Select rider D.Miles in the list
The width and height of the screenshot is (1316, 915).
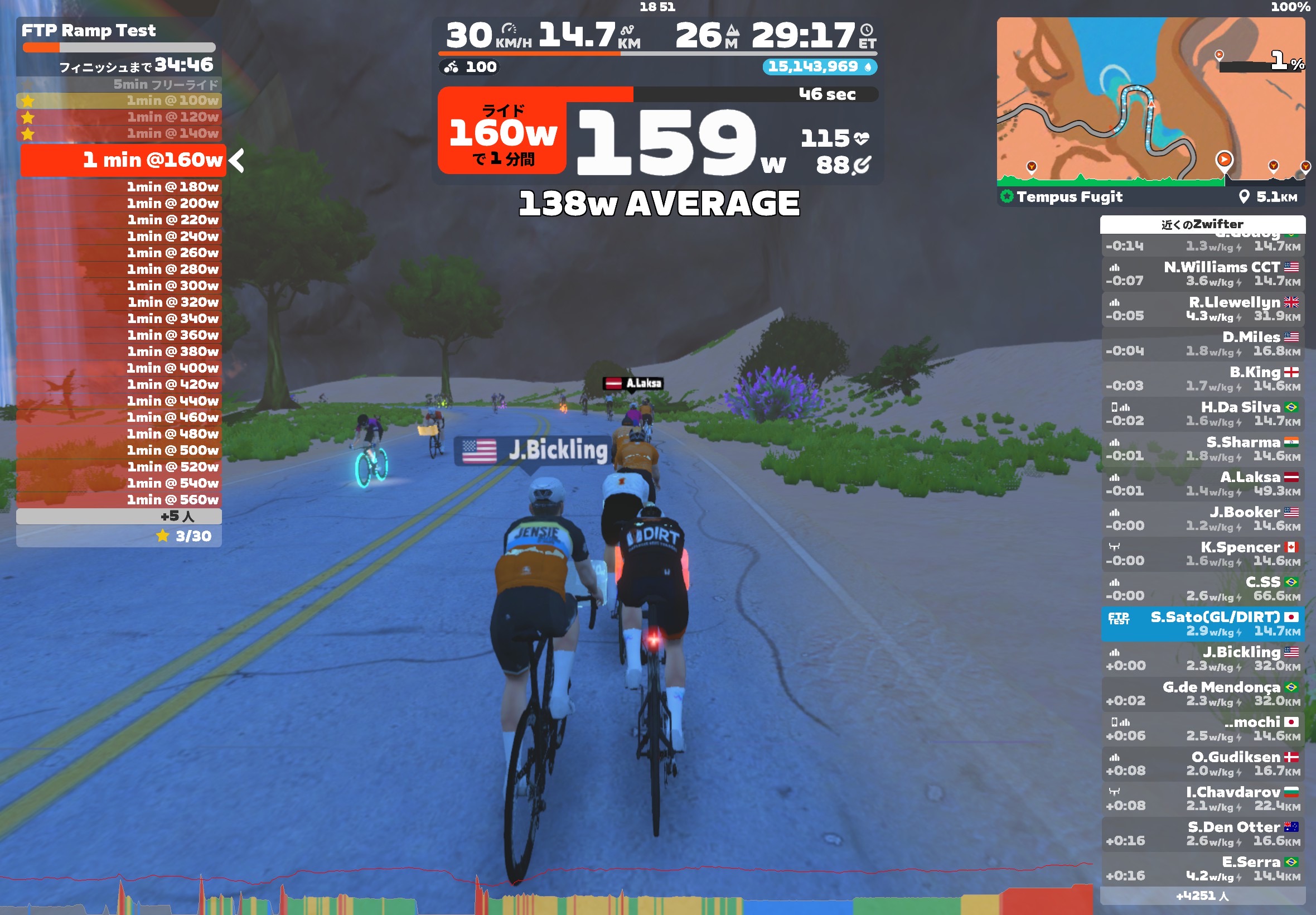[x=1203, y=344]
